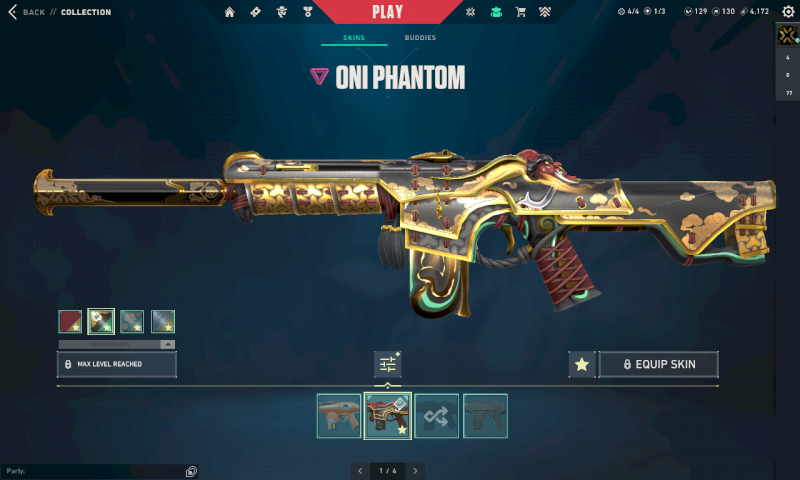Click the Max Level Reached button
This screenshot has height=480, width=800.
(117, 364)
